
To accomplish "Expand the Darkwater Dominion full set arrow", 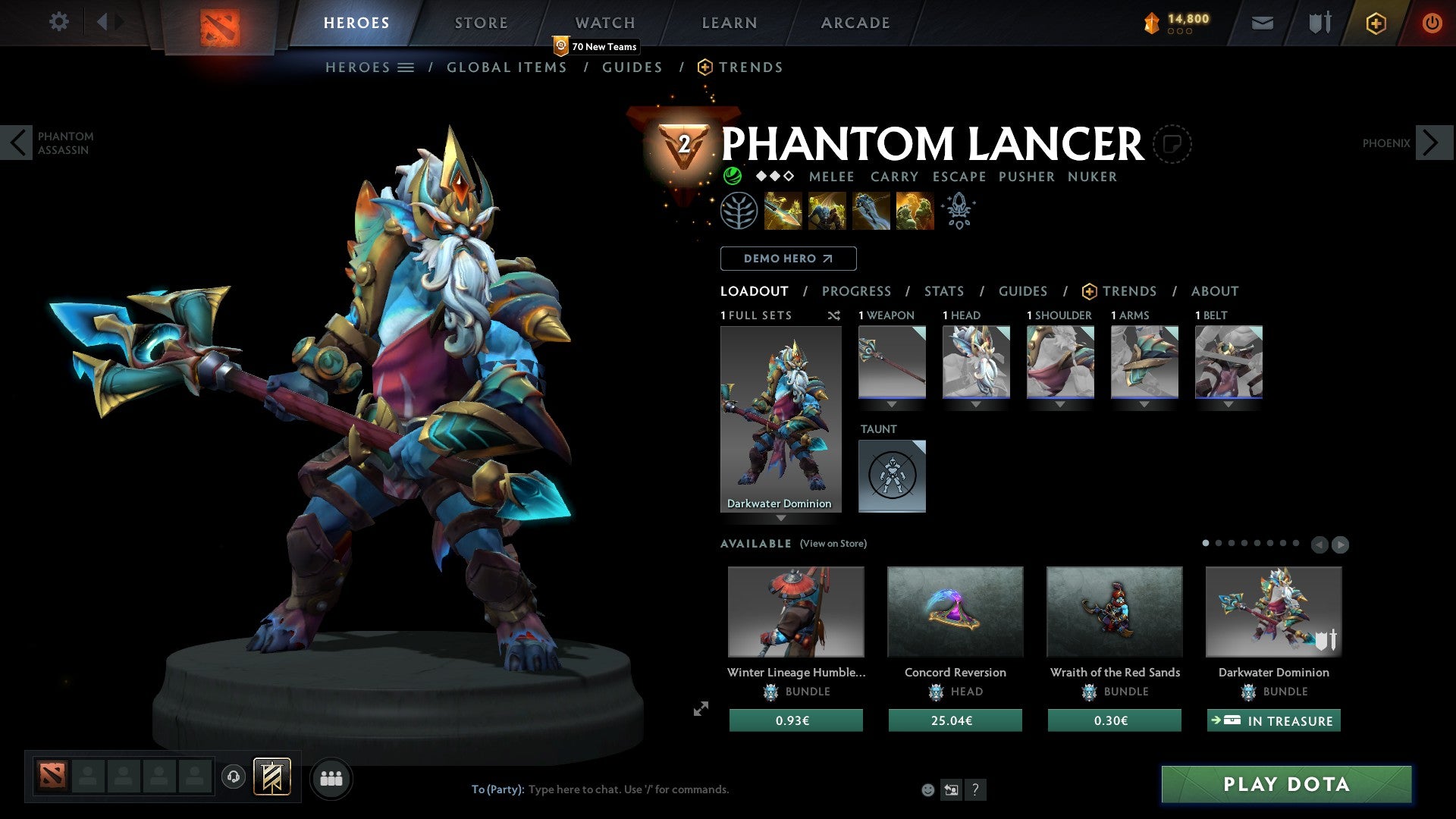I will click(x=781, y=519).
